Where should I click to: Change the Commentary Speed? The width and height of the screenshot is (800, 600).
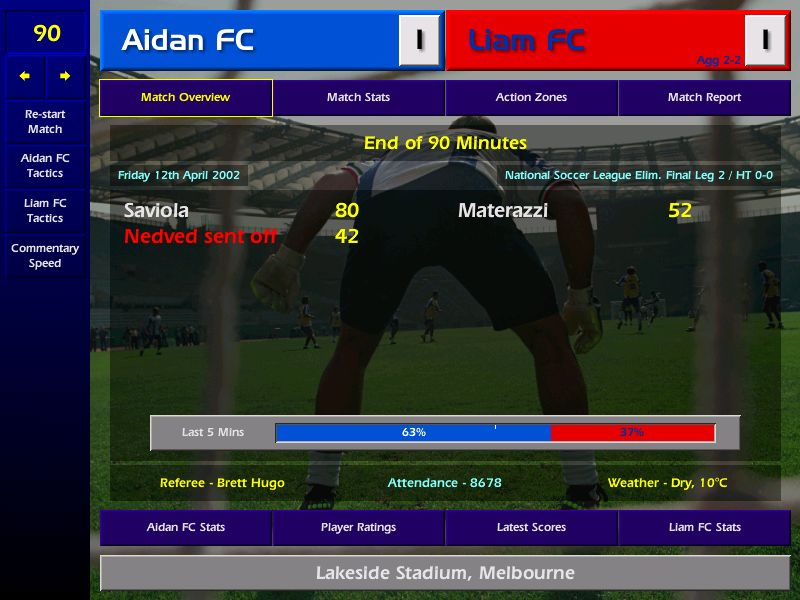point(45,256)
